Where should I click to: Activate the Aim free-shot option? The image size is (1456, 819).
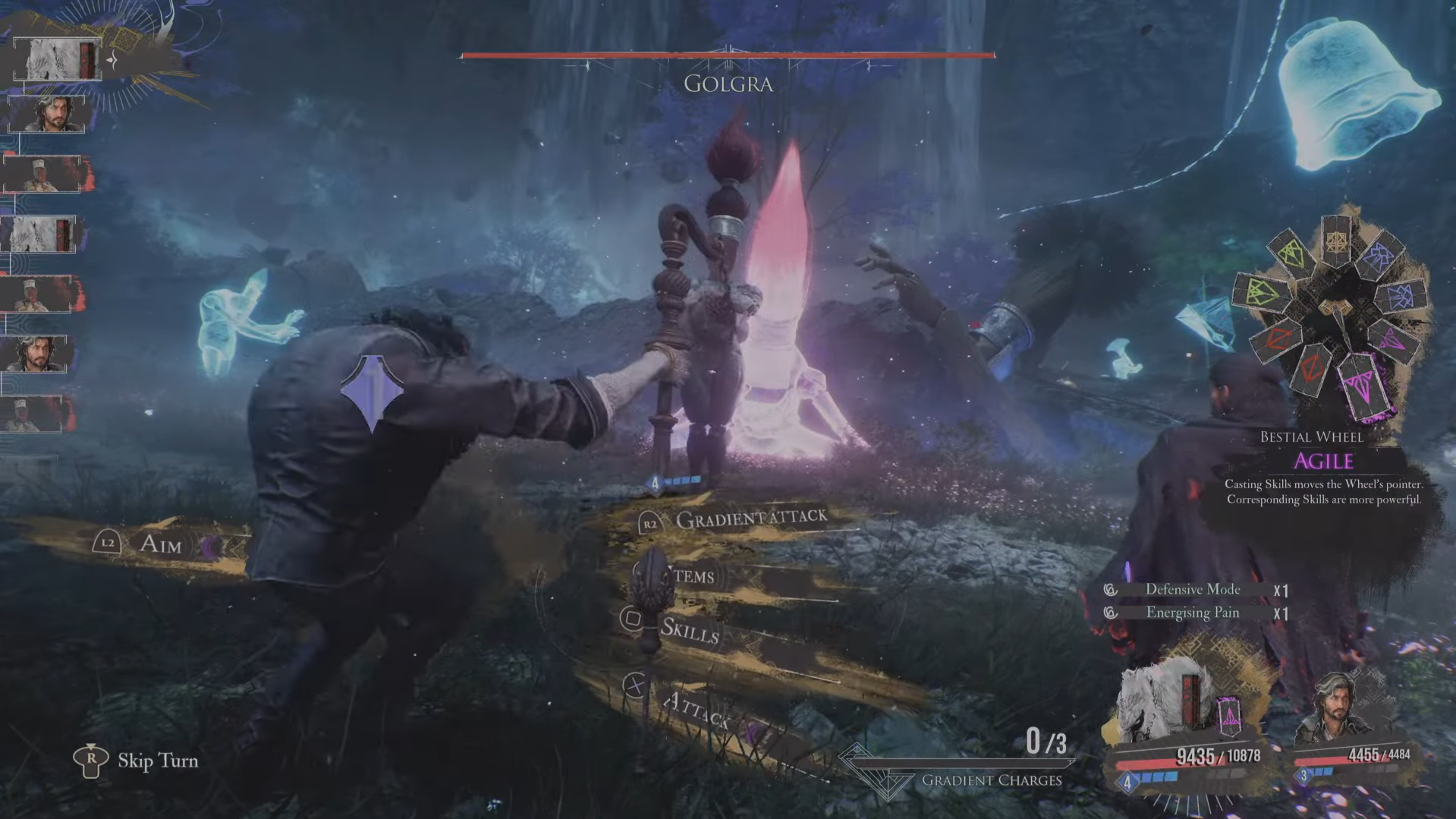click(160, 543)
